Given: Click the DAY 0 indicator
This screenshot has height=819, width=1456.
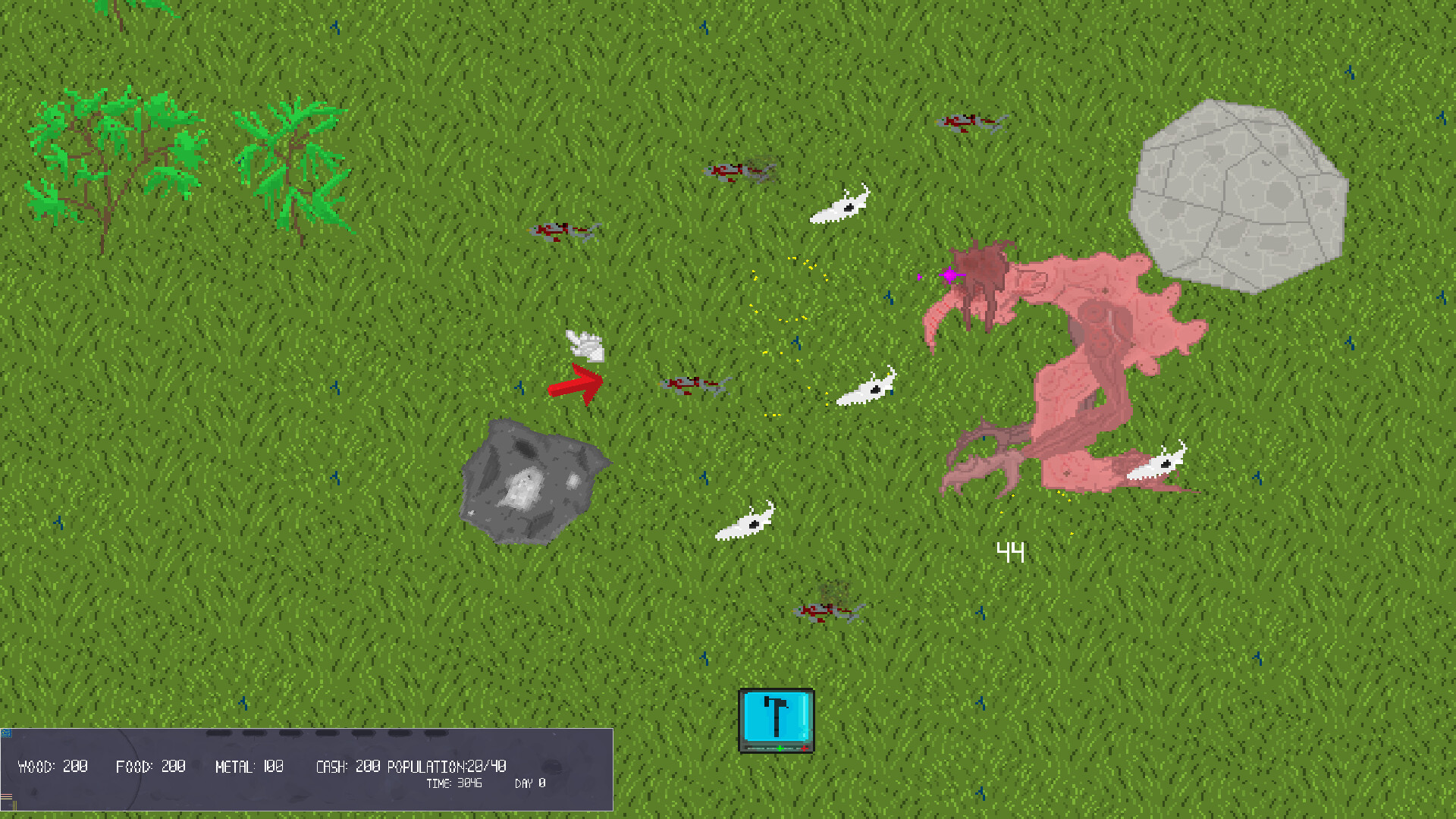Looking at the screenshot, I should [x=529, y=783].
